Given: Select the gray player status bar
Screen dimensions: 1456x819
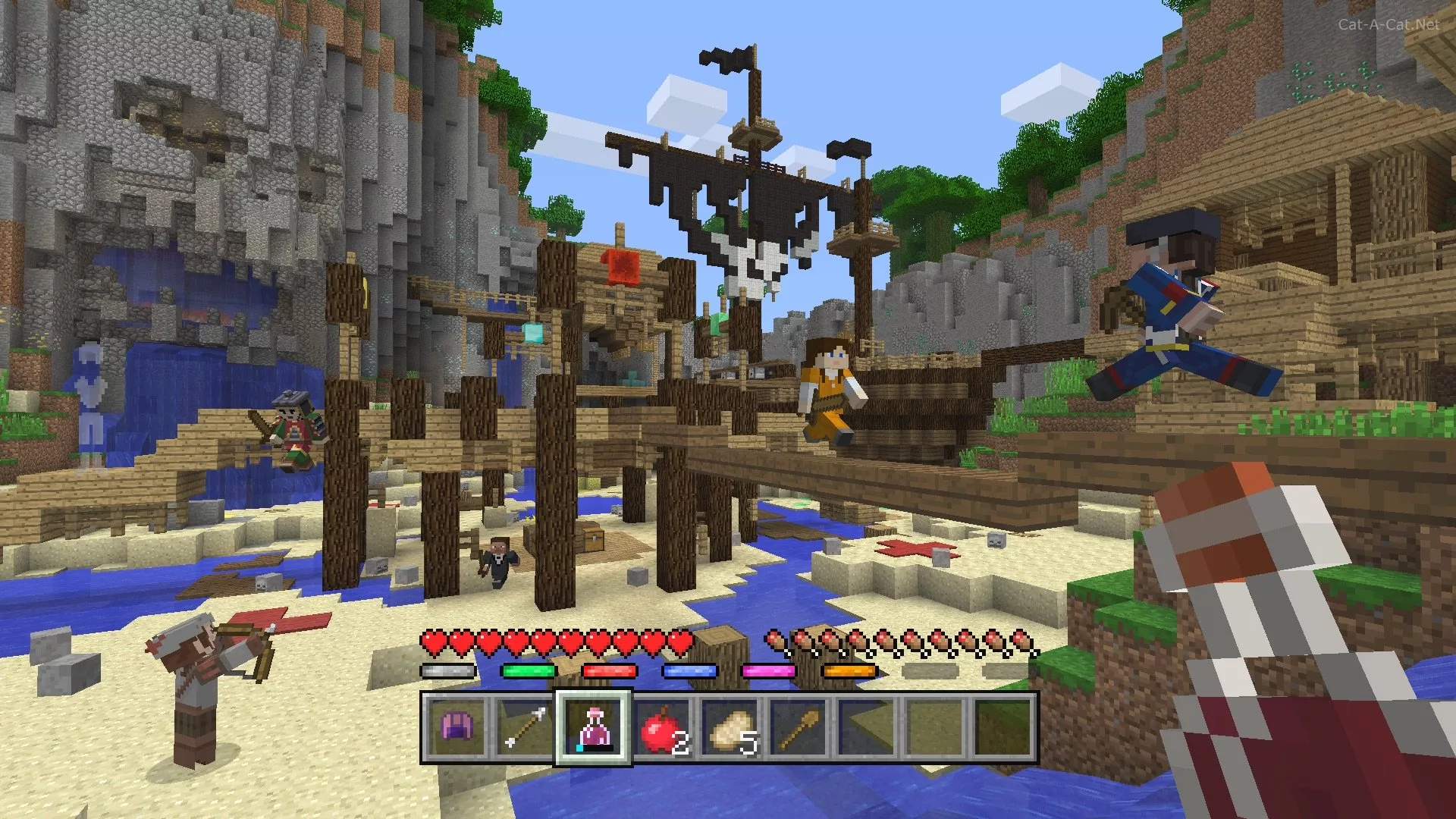Looking at the screenshot, I should pyautogui.click(x=447, y=670).
